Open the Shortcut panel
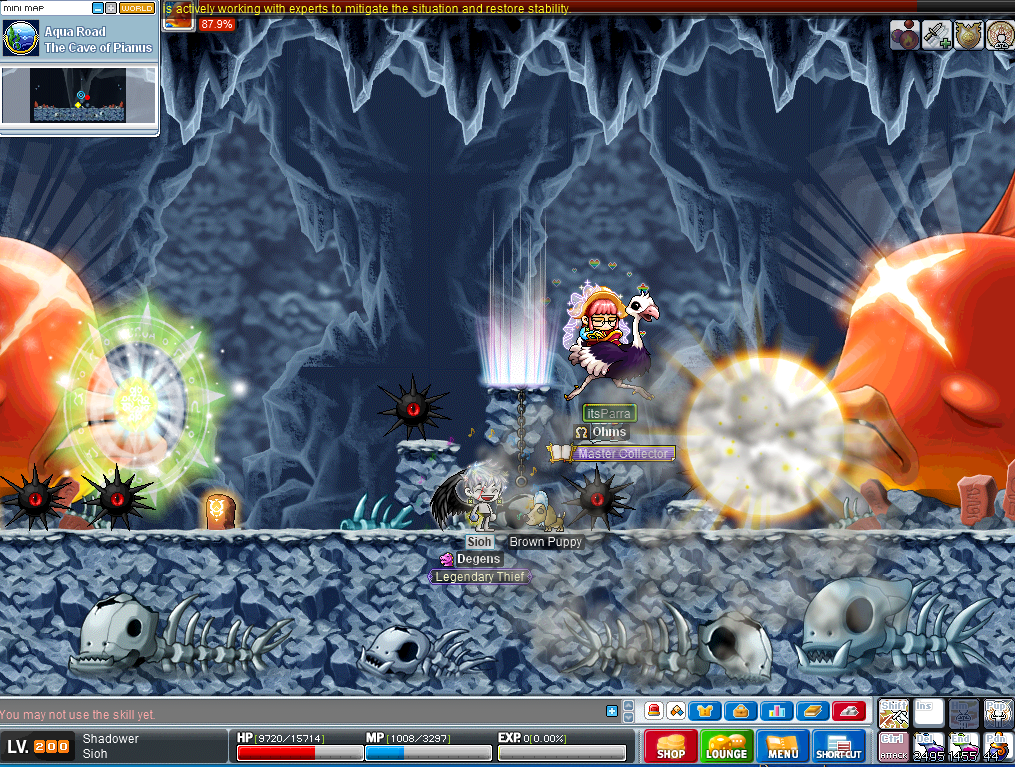1015x767 pixels. pos(839,746)
